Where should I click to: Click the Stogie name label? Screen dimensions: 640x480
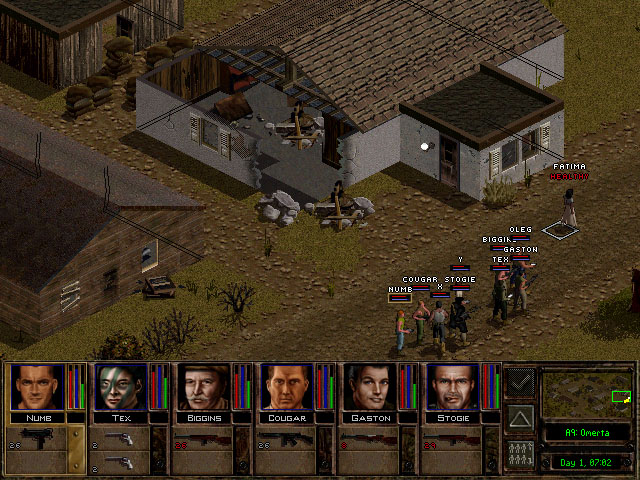pos(455,417)
